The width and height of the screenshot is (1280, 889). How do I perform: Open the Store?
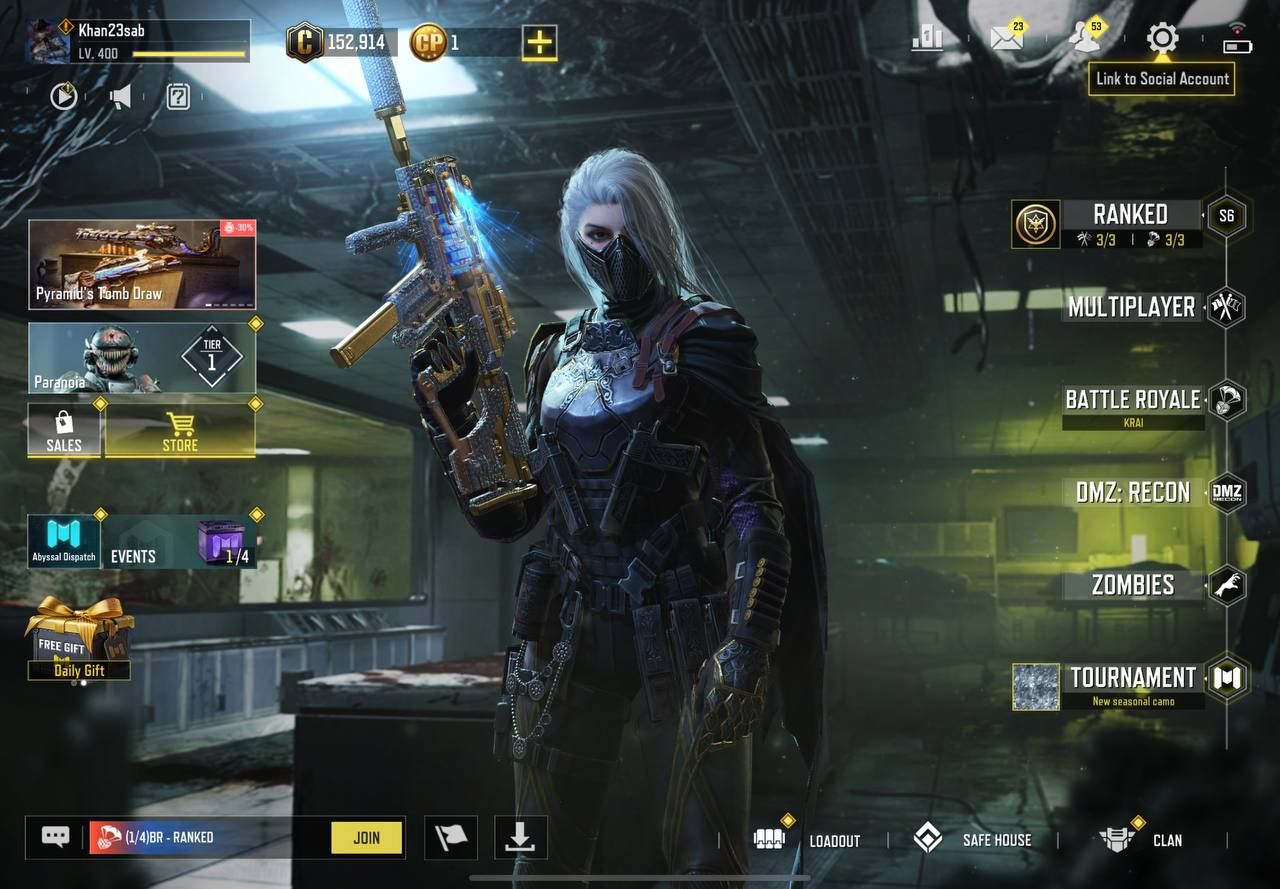[180, 431]
